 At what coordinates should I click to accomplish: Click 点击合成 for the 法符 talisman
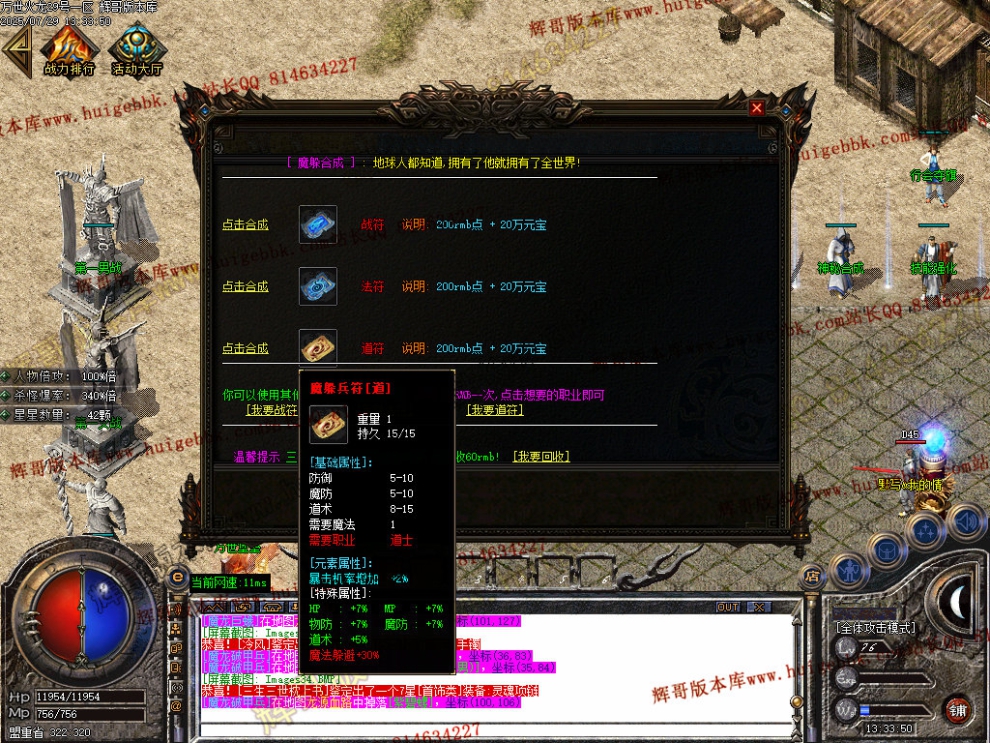[245, 287]
